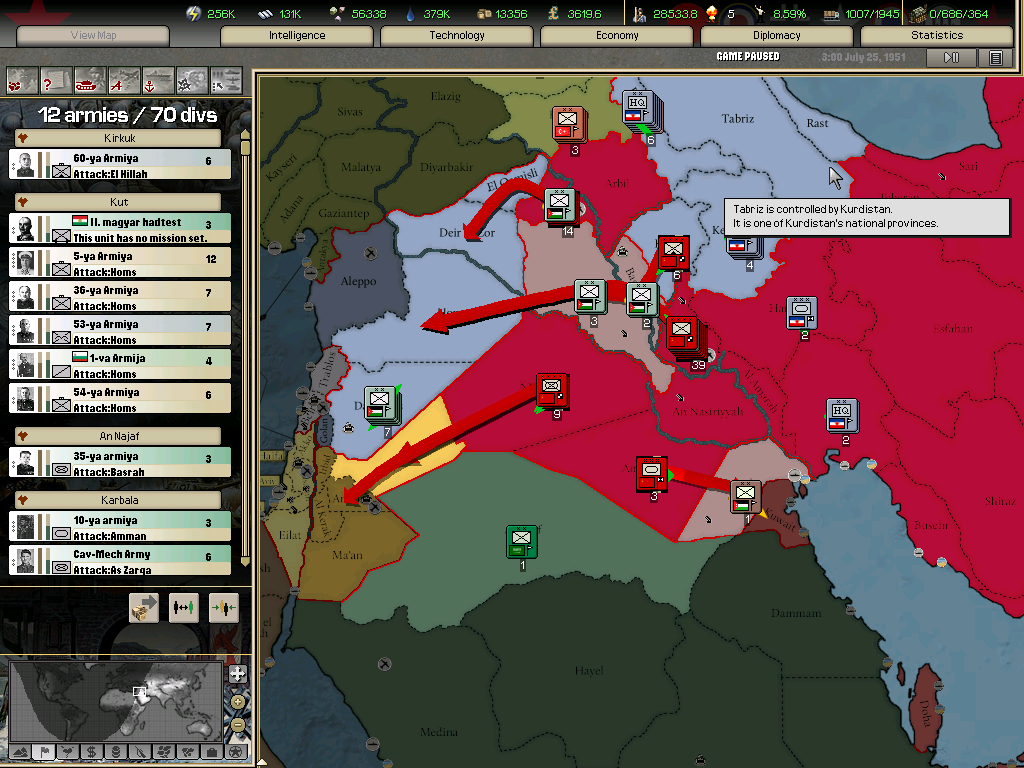The height and width of the screenshot is (768, 1024).
Task: Select the 35-ya armiya attacking Basrah
Action: [120, 463]
